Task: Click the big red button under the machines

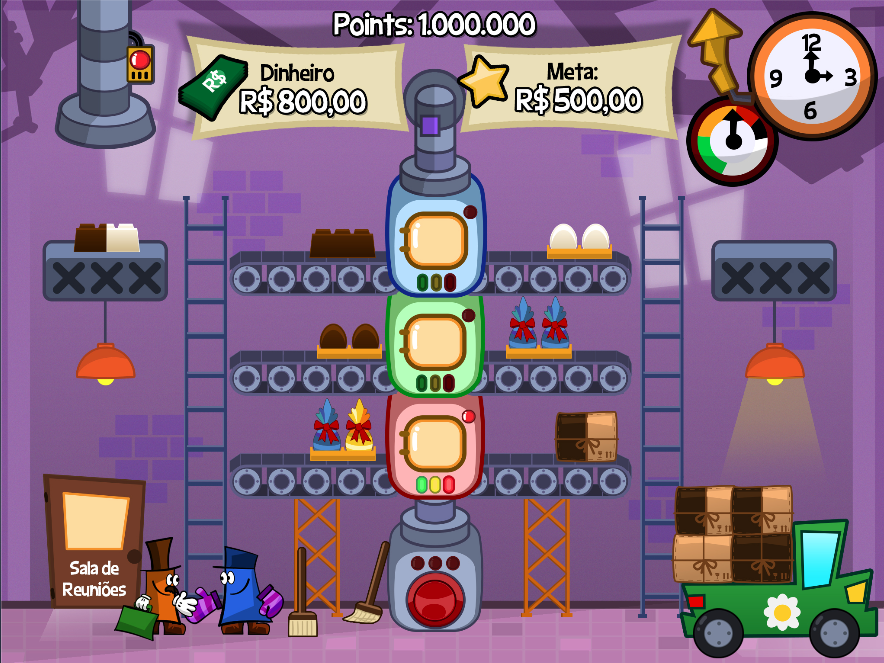Action: 434,595
